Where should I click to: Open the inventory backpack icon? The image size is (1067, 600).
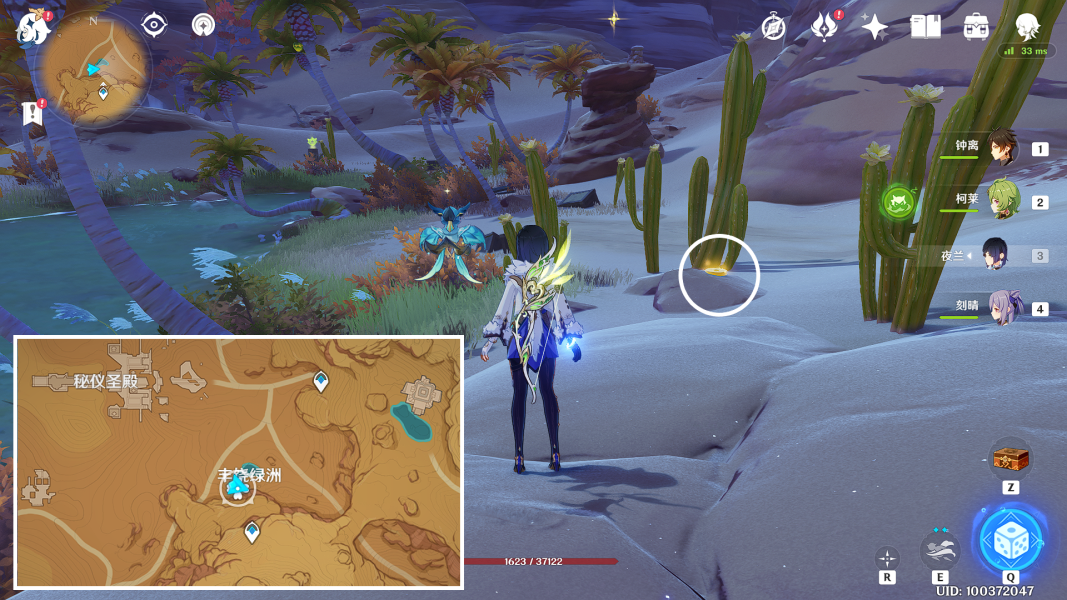pyautogui.click(x=976, y=27)
